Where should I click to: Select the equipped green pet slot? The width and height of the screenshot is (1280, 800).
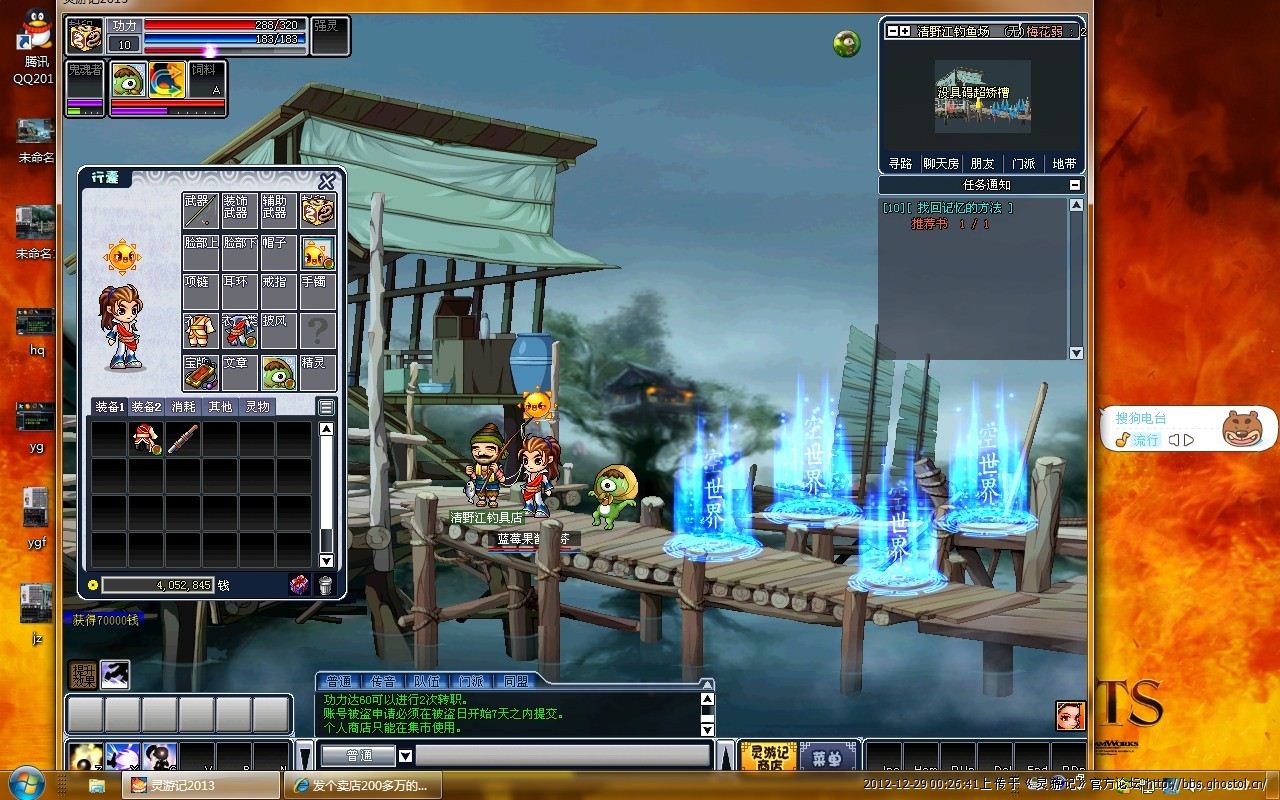click(x=279, y=373)
